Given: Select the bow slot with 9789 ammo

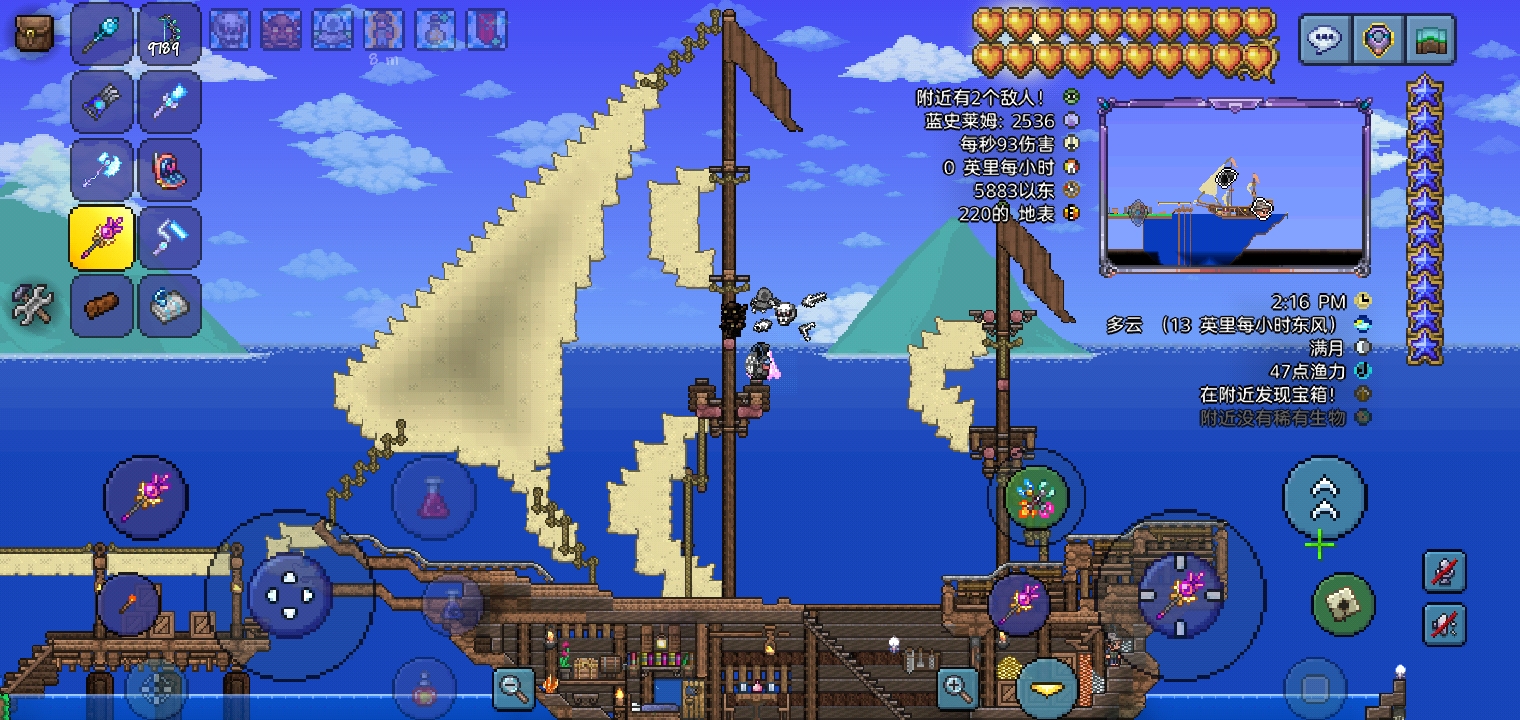Looking at the screenshot, I should coord(169,34).
